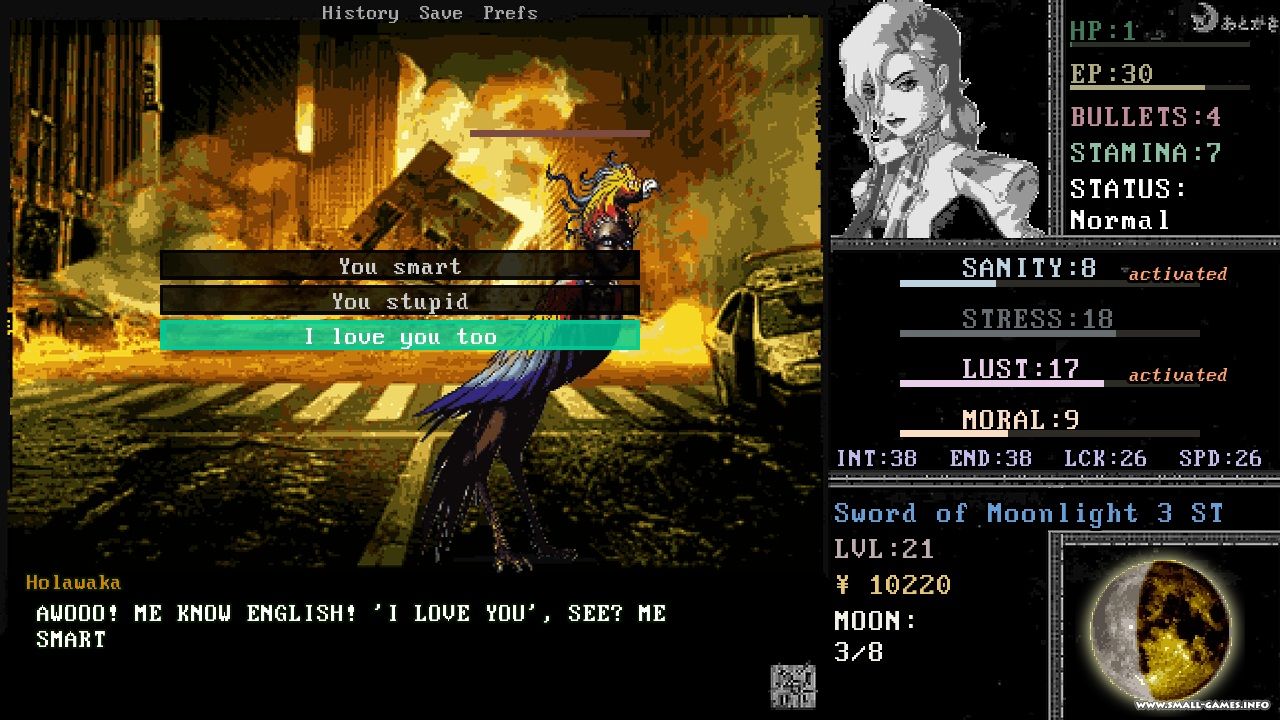Open the Prefs menu

pyautogui.click(x=510, y=13)
